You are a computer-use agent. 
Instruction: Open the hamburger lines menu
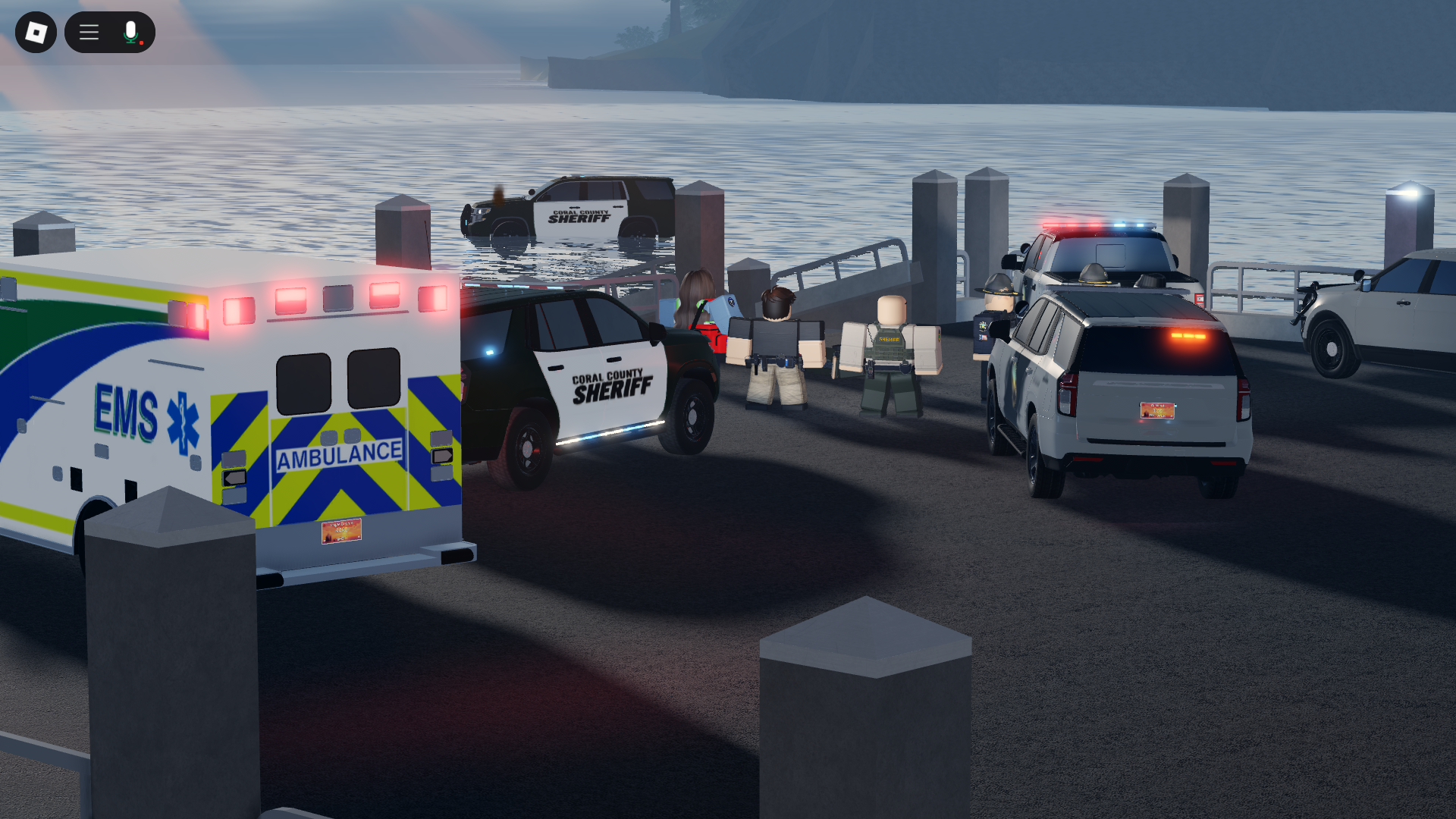pos(89,33)
